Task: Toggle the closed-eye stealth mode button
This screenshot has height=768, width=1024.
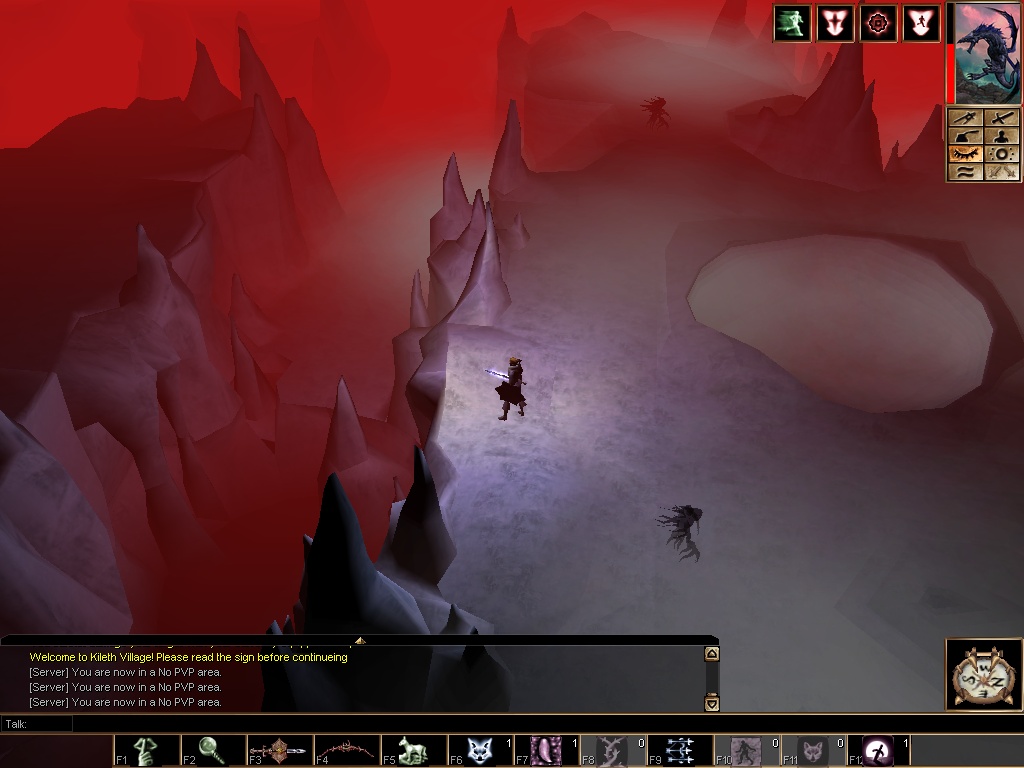Action: click(x=964, y=154)
